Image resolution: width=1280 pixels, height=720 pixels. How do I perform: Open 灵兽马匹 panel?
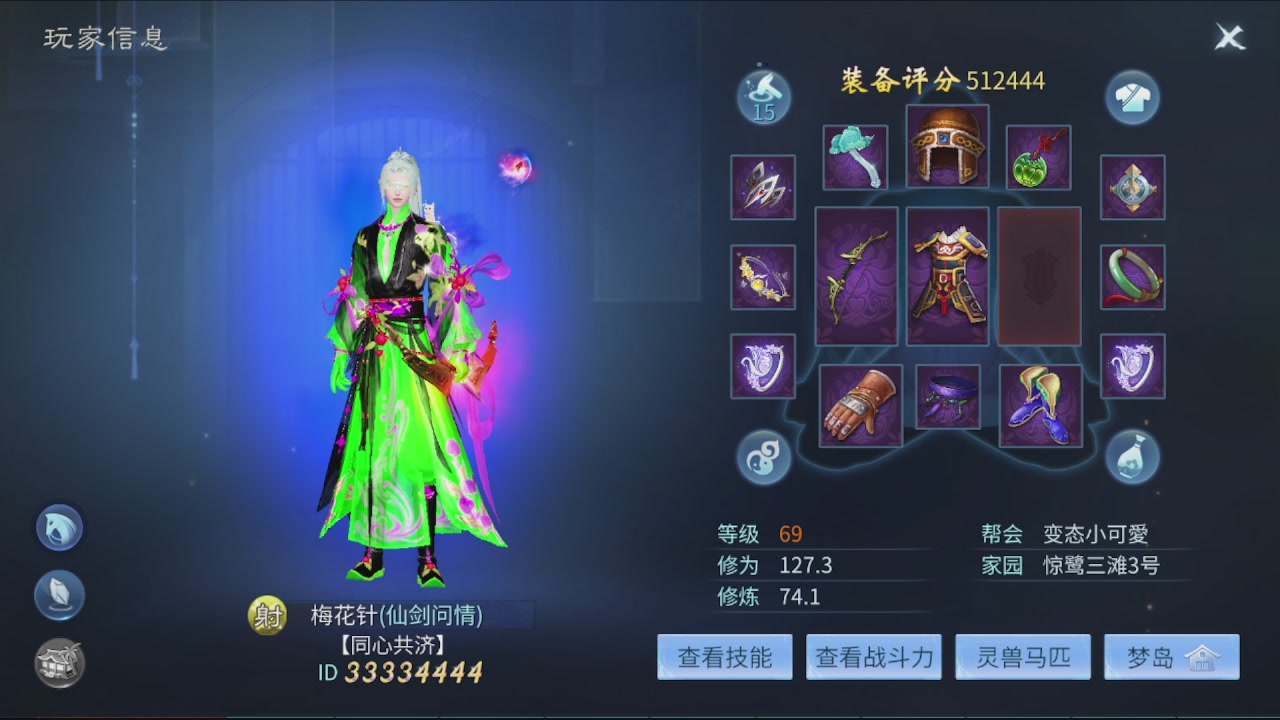tap(1022, 657)
